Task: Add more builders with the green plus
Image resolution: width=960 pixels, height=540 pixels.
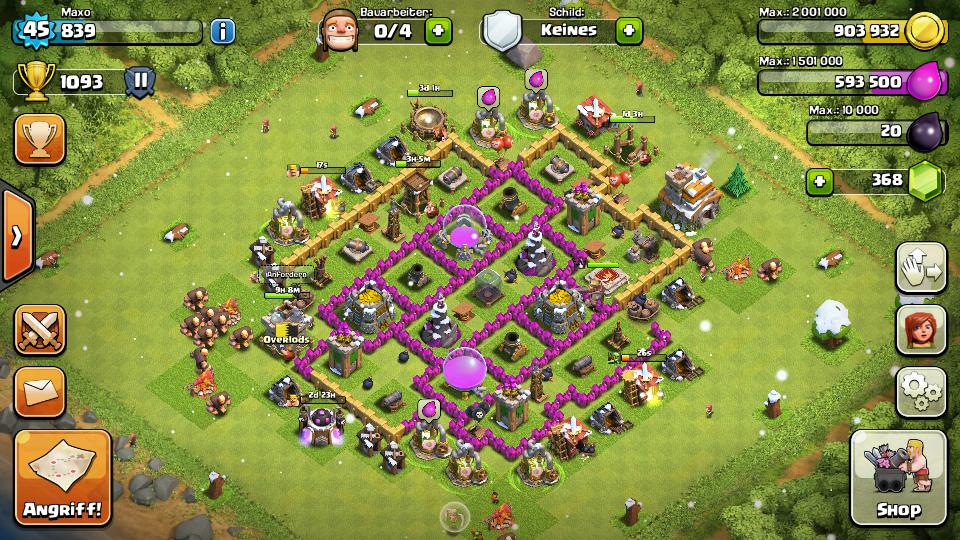Action: 438,30
